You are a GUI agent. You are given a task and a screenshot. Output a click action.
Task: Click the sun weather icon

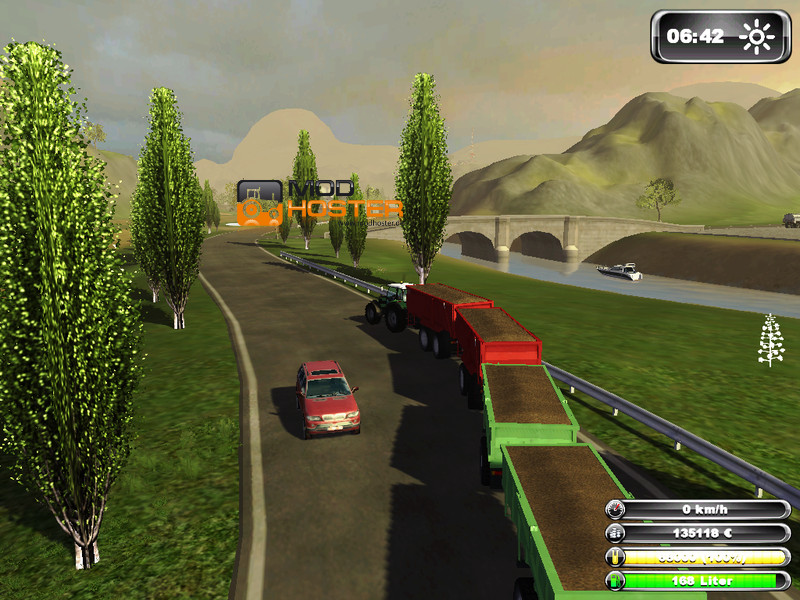point(757,37)
